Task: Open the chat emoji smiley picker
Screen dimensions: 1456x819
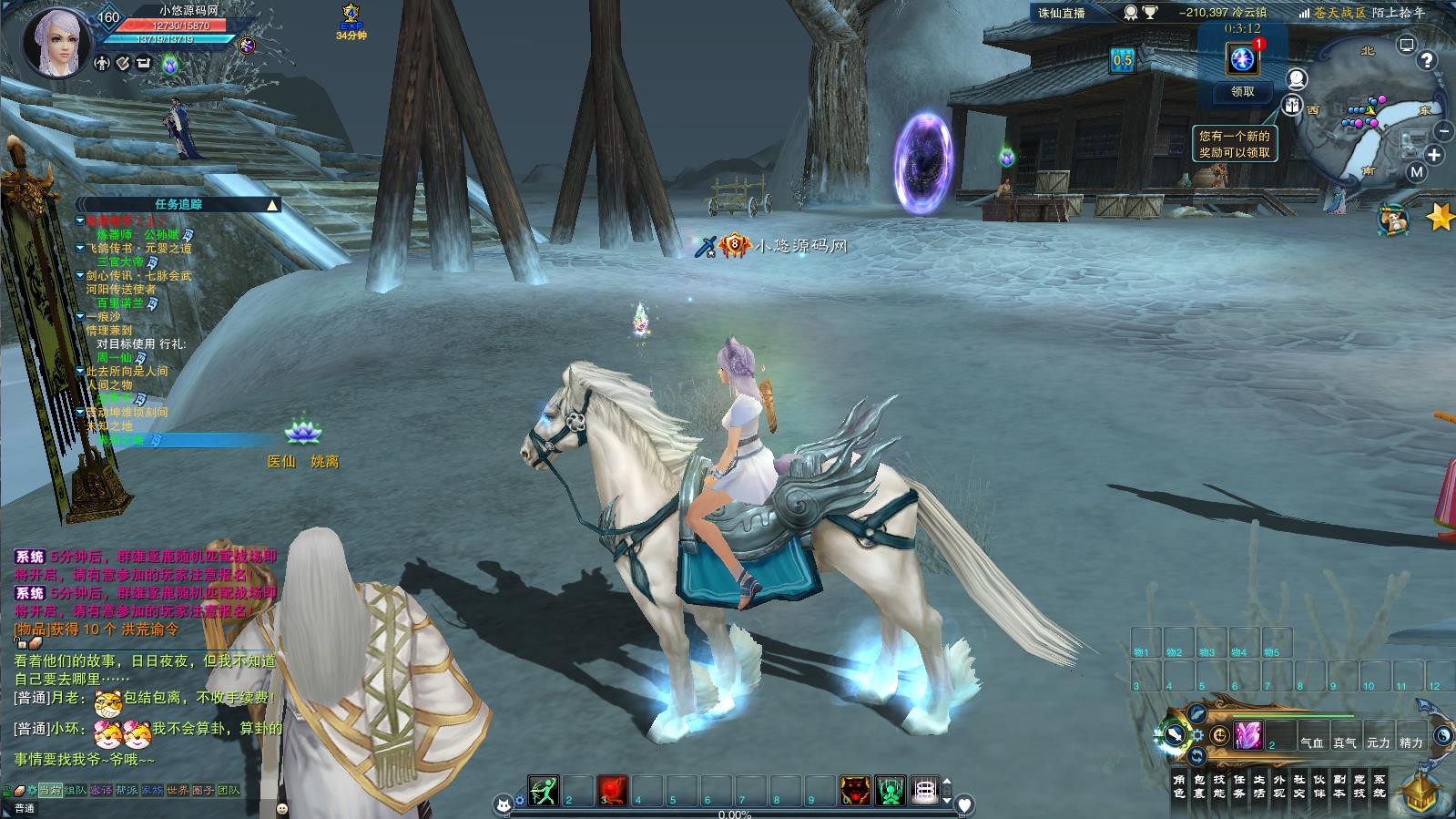Action: coord(282,808)
